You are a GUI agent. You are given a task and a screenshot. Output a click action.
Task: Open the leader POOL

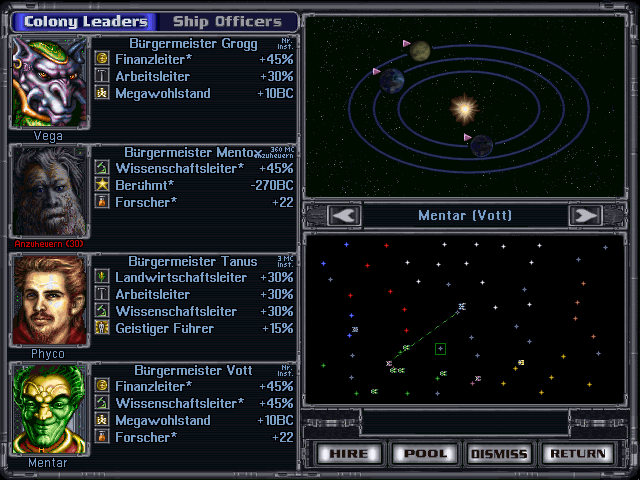[425, 453]
